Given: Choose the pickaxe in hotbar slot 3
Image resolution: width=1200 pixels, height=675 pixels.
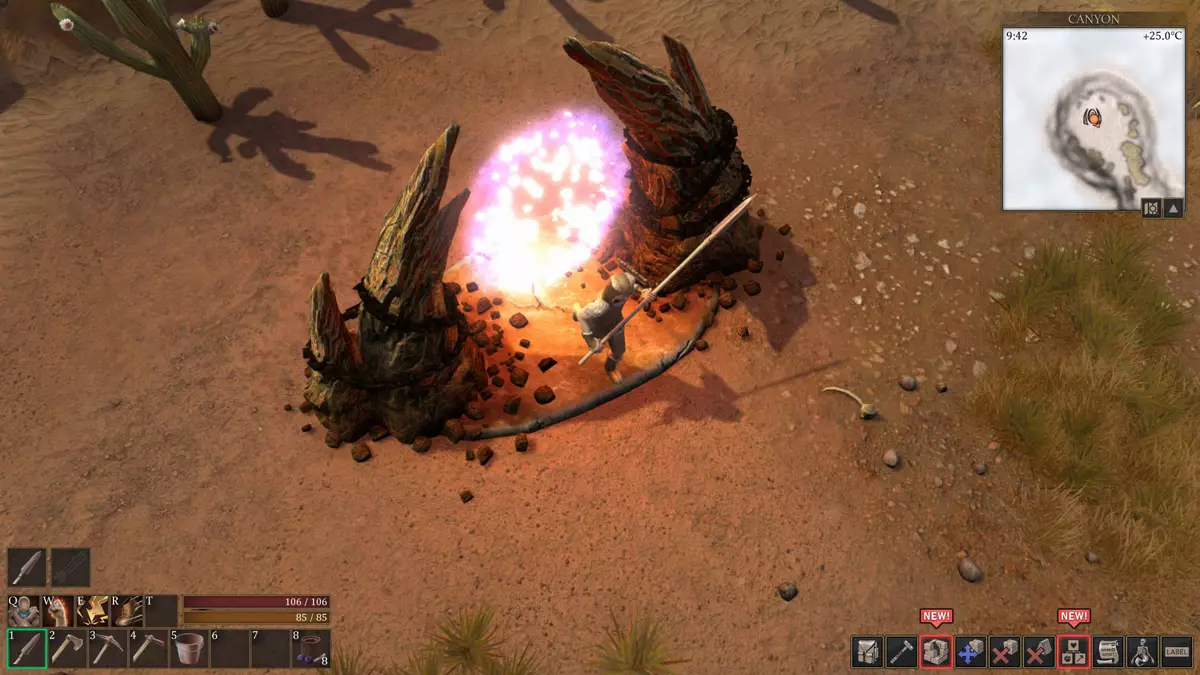Looking at the screenshot, I should click(108, 649).
